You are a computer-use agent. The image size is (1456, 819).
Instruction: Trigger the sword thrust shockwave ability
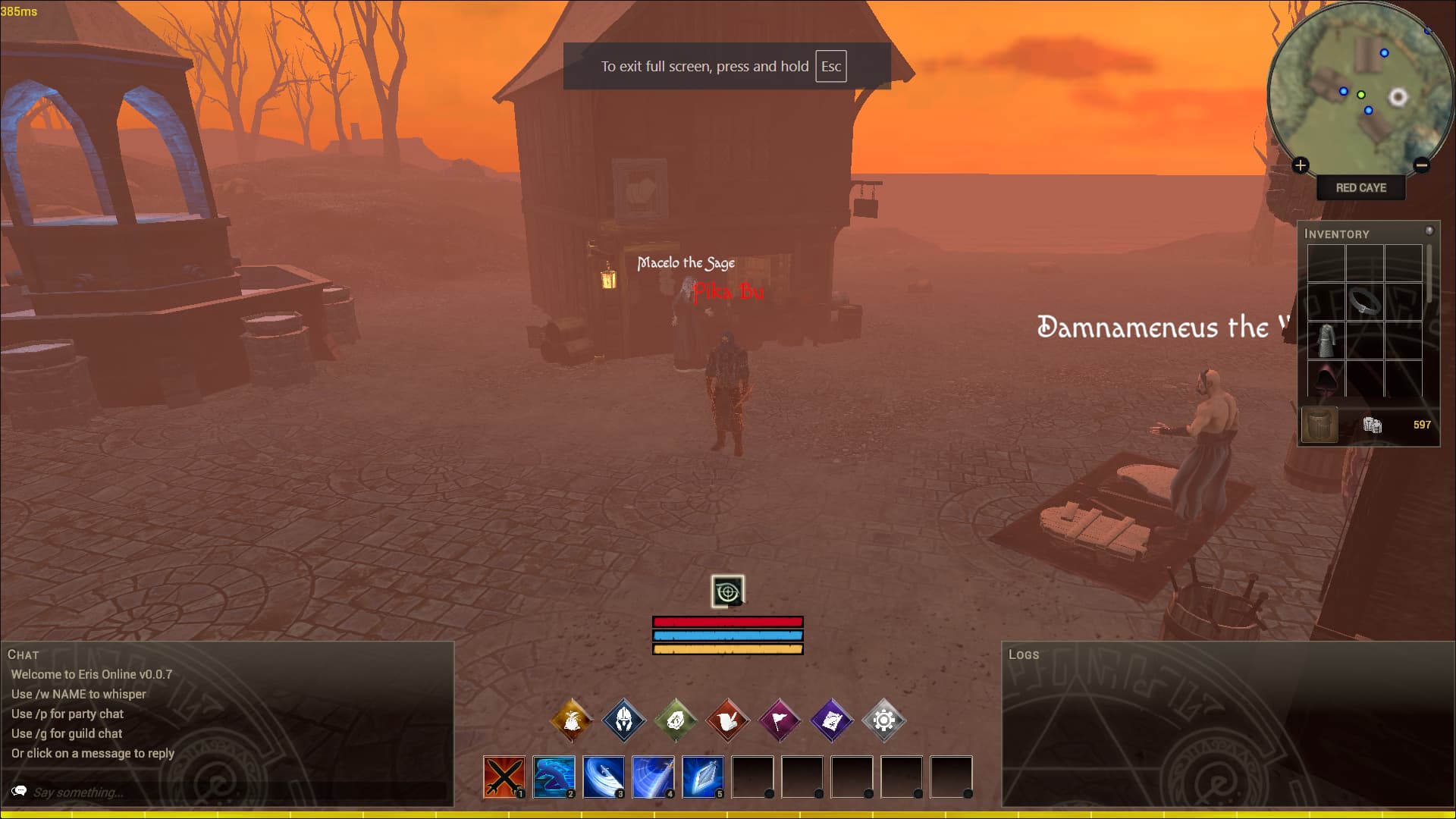[653, 777]
